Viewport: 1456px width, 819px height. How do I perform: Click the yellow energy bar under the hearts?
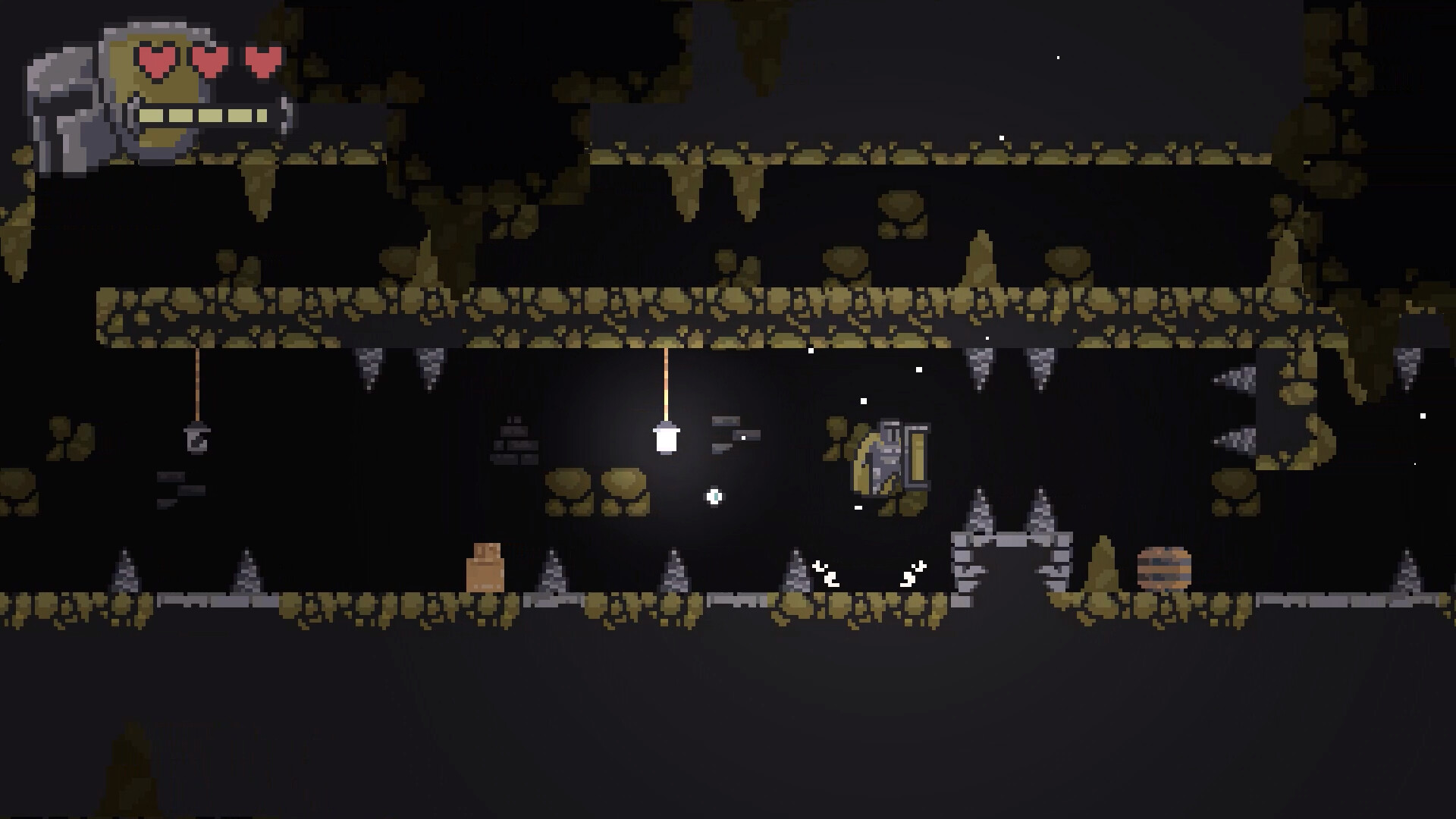point(203,115)
